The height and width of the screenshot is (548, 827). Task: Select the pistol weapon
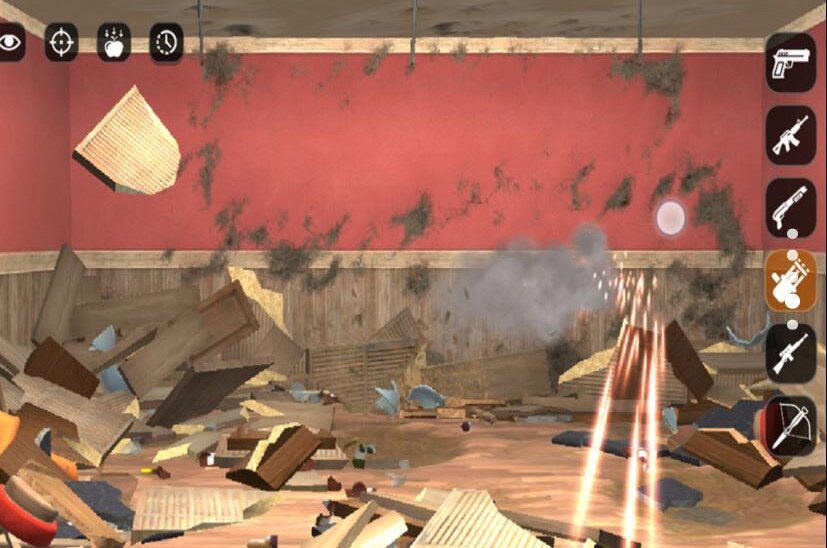coord(791,62)
